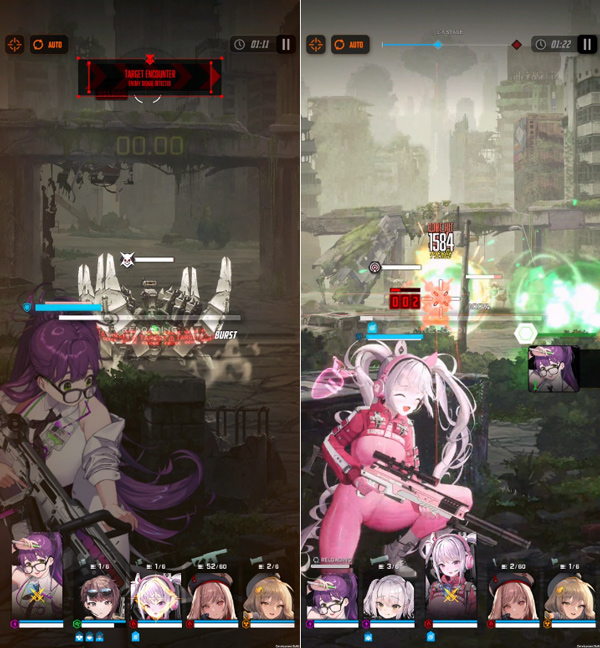Pause the battle showing the 01:22 timer
This screenshot has height=648, width=600.
point(587,44)
